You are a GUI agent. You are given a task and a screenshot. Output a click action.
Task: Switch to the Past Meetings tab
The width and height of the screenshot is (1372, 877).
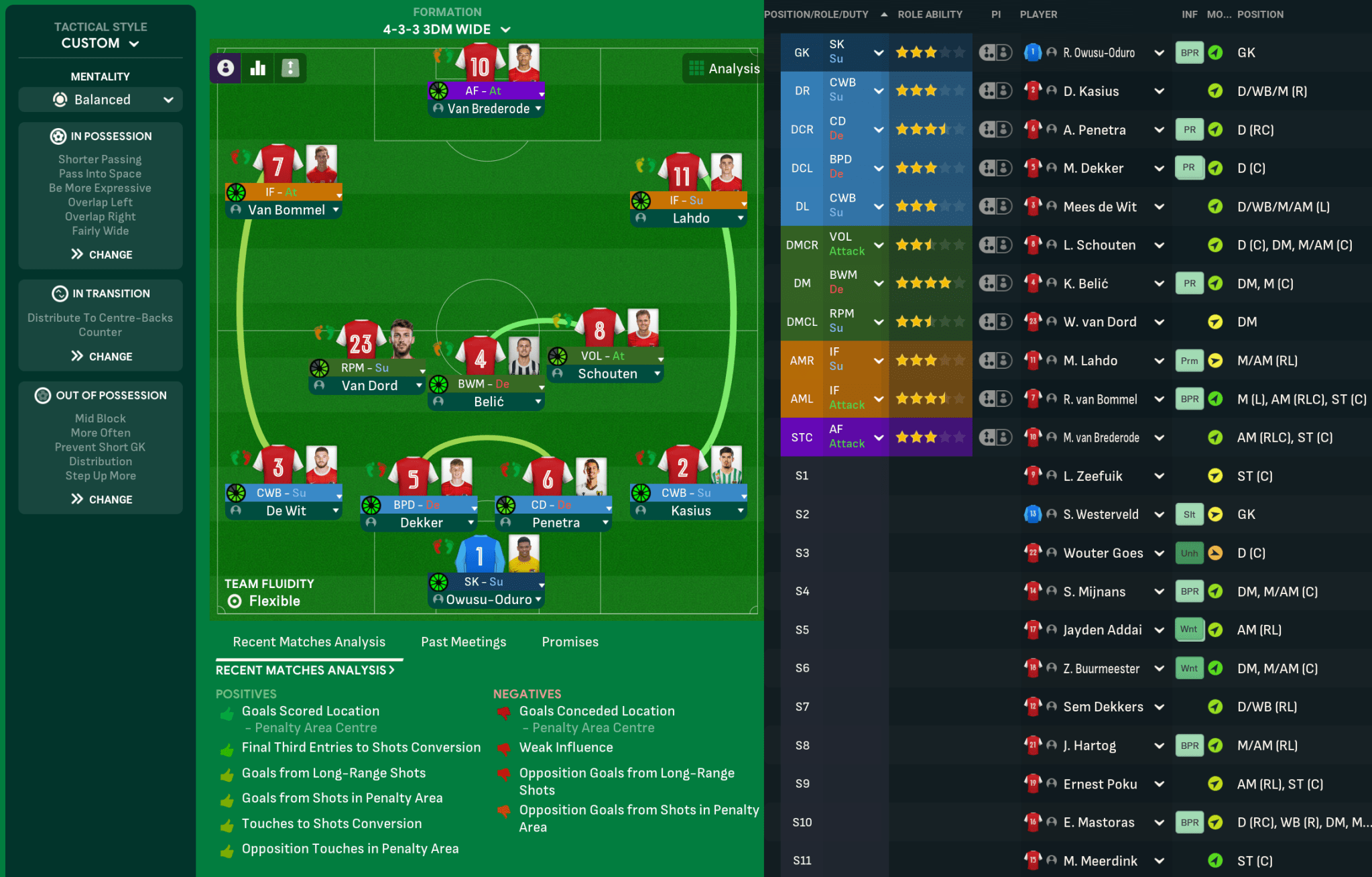pos(463,642)
